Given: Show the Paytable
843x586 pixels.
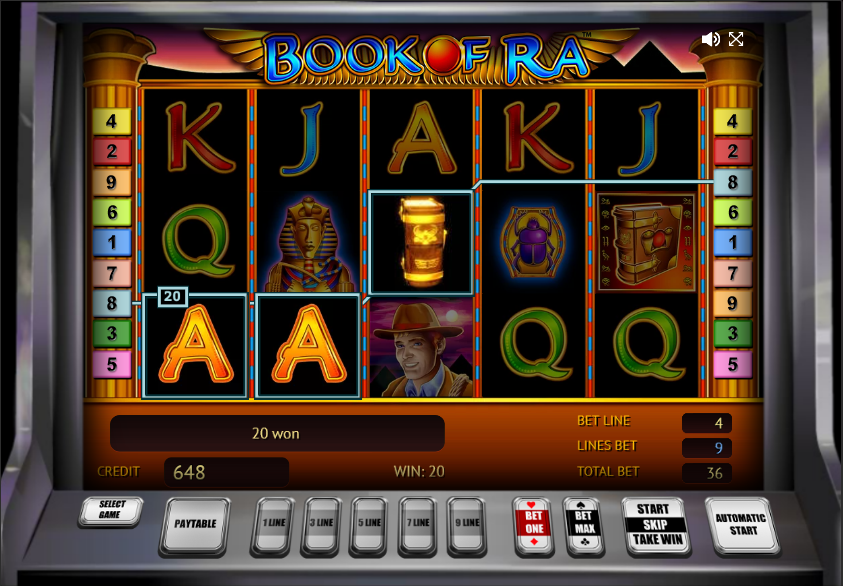Looking at the screenshot, I should click(196, 524).
